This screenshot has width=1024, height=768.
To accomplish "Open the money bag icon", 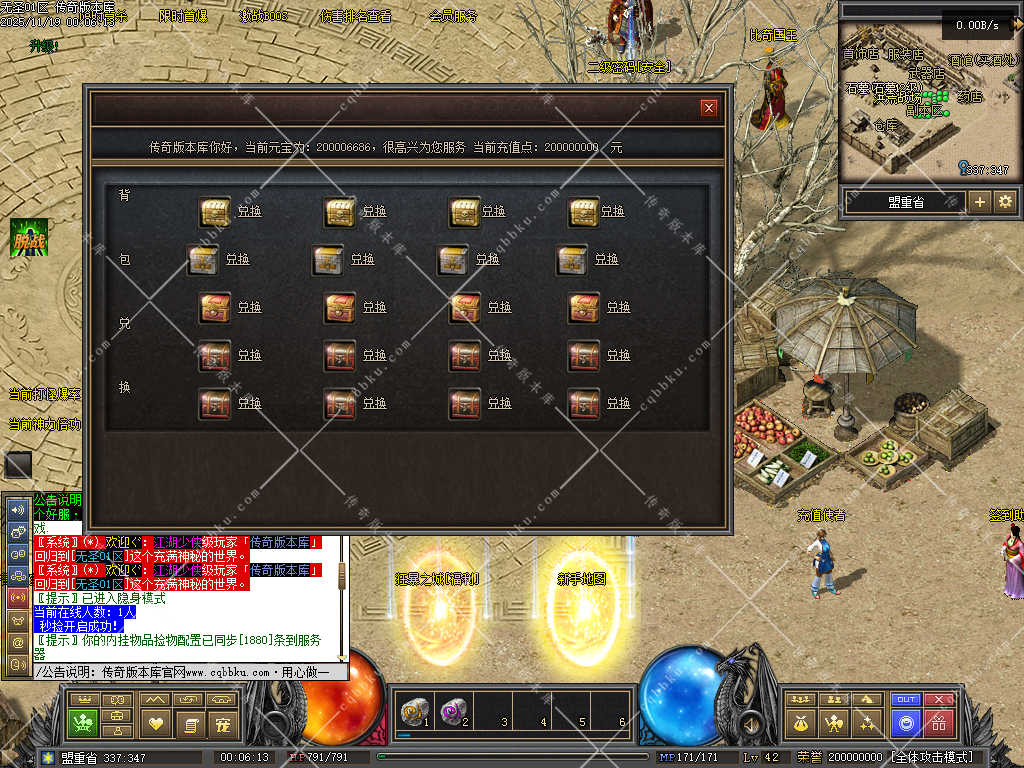I will pyautogui.click(x=799, y=722).
